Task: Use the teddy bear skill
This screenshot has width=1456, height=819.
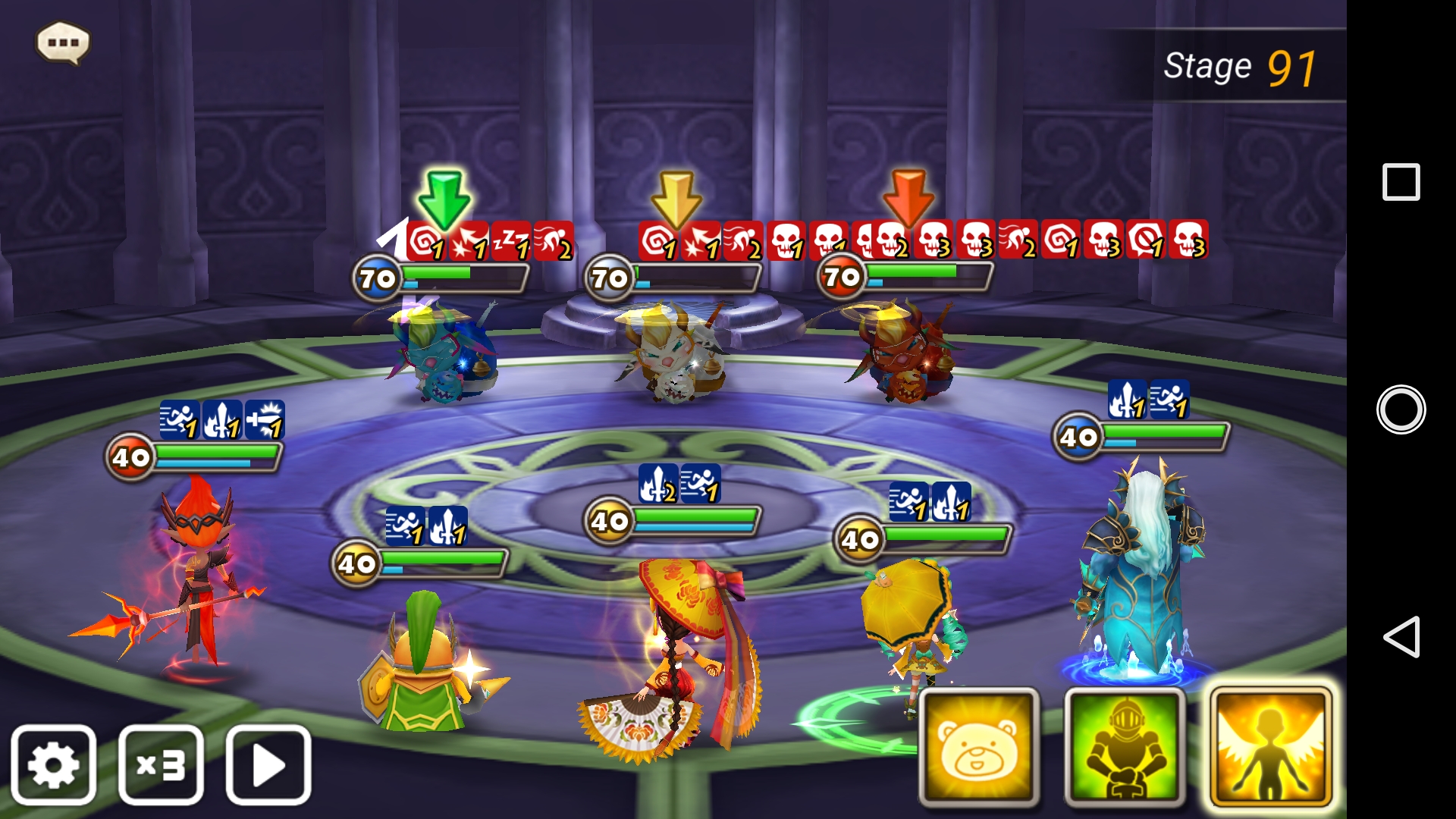Action: point(978,748)
